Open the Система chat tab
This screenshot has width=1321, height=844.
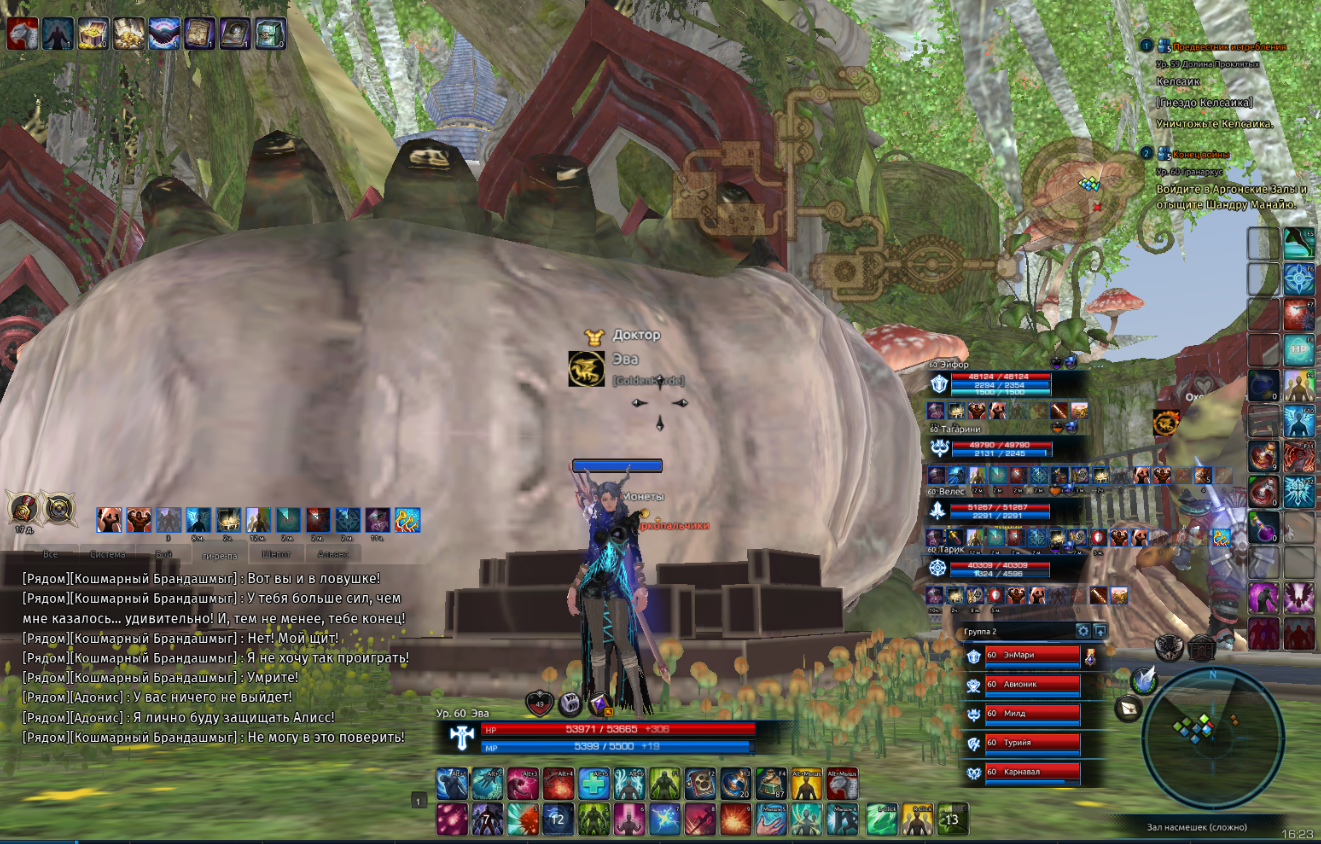coord(107,553)
